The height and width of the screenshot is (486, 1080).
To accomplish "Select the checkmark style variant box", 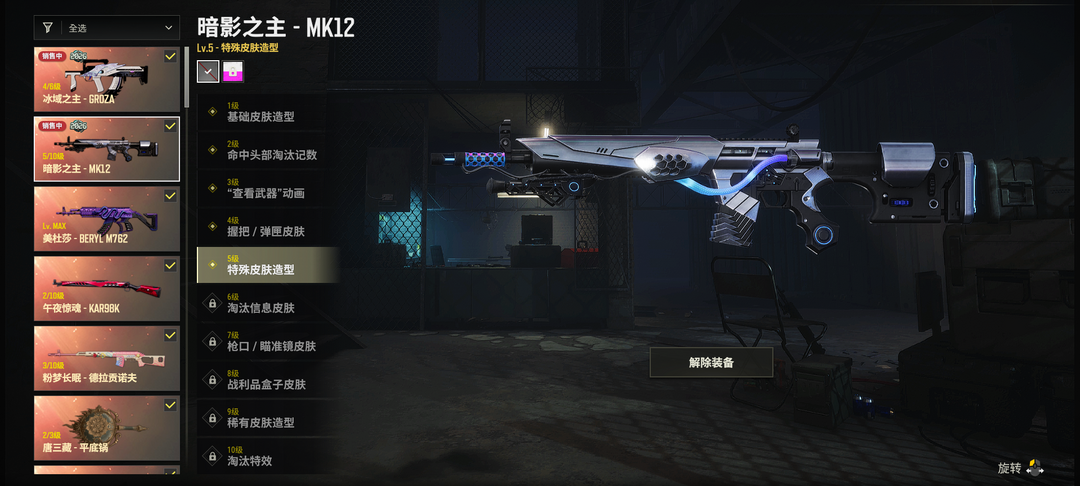I will (208, 71).
